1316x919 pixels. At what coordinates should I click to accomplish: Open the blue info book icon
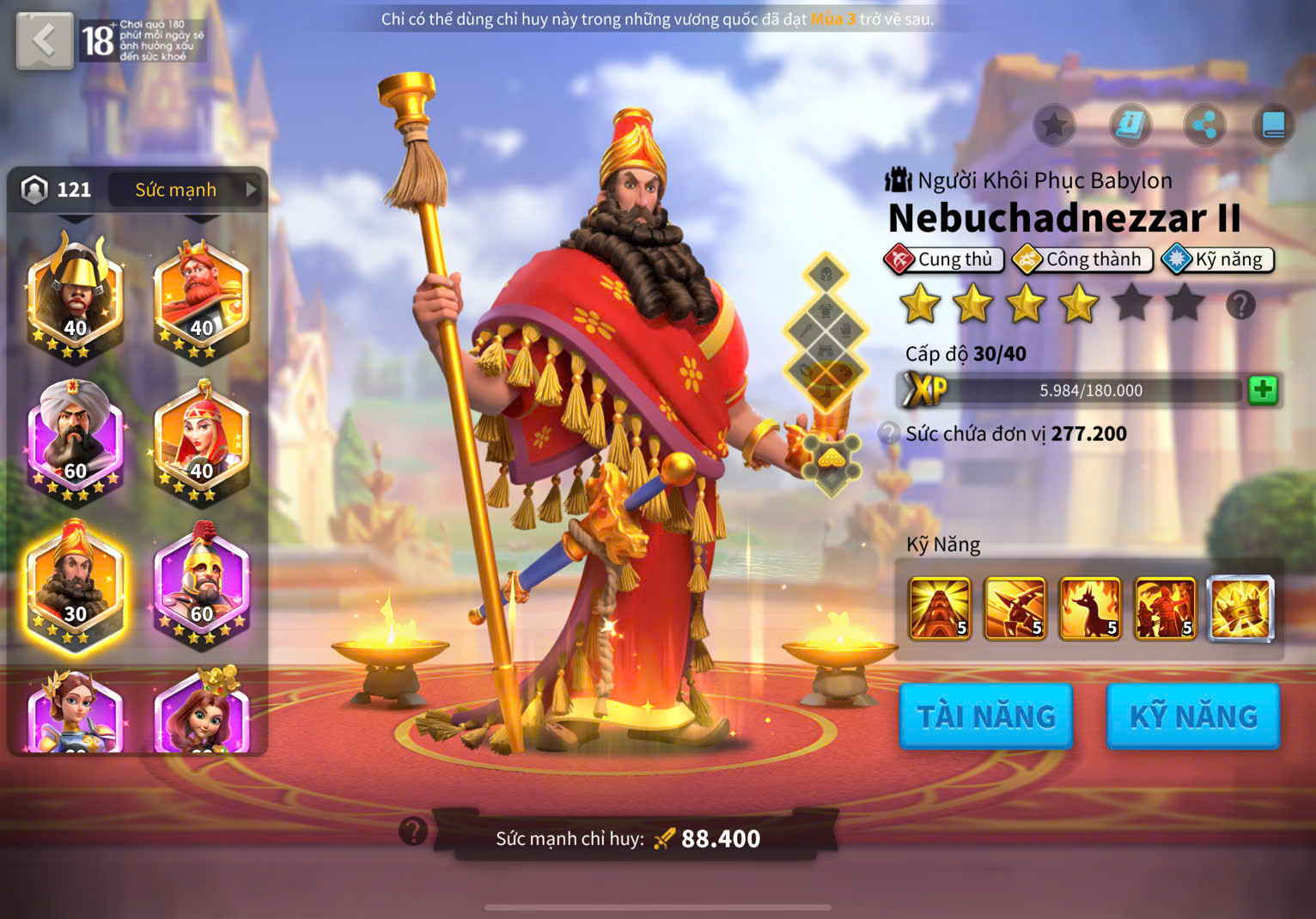(1130, 126)
